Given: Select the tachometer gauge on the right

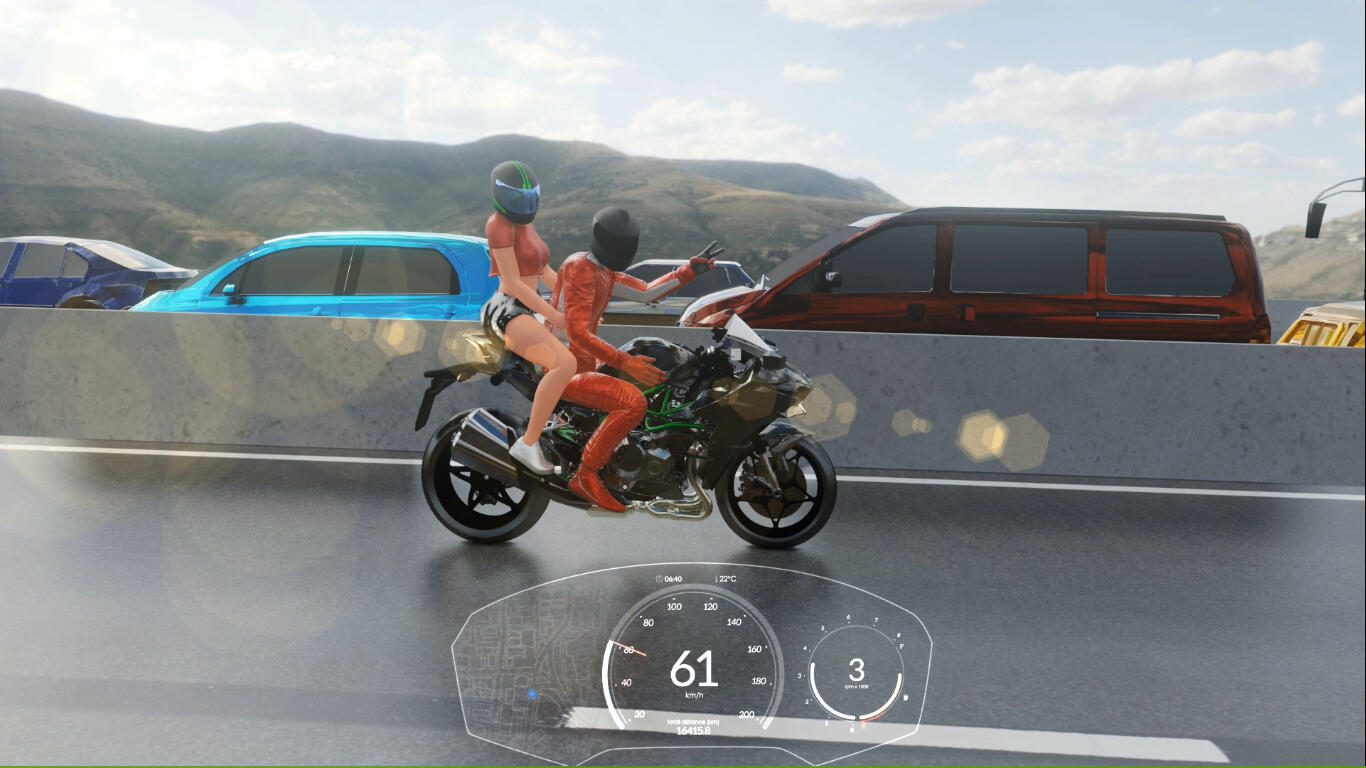Looking at the screenshot, I should pyautogui.click(x=855, y=668).
